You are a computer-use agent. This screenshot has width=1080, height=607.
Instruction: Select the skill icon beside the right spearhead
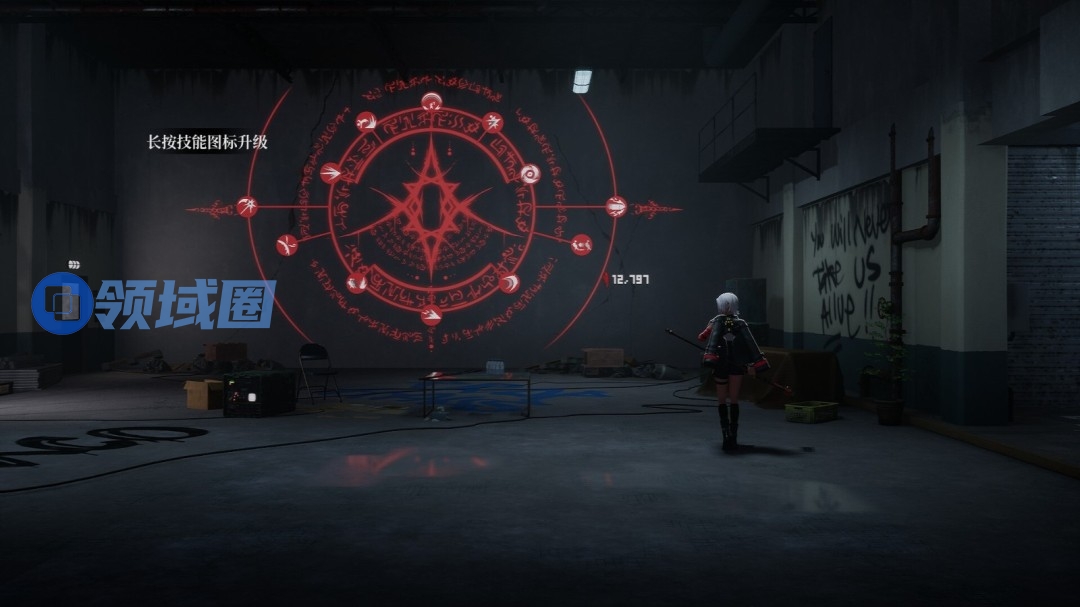[x=616, y=207]
